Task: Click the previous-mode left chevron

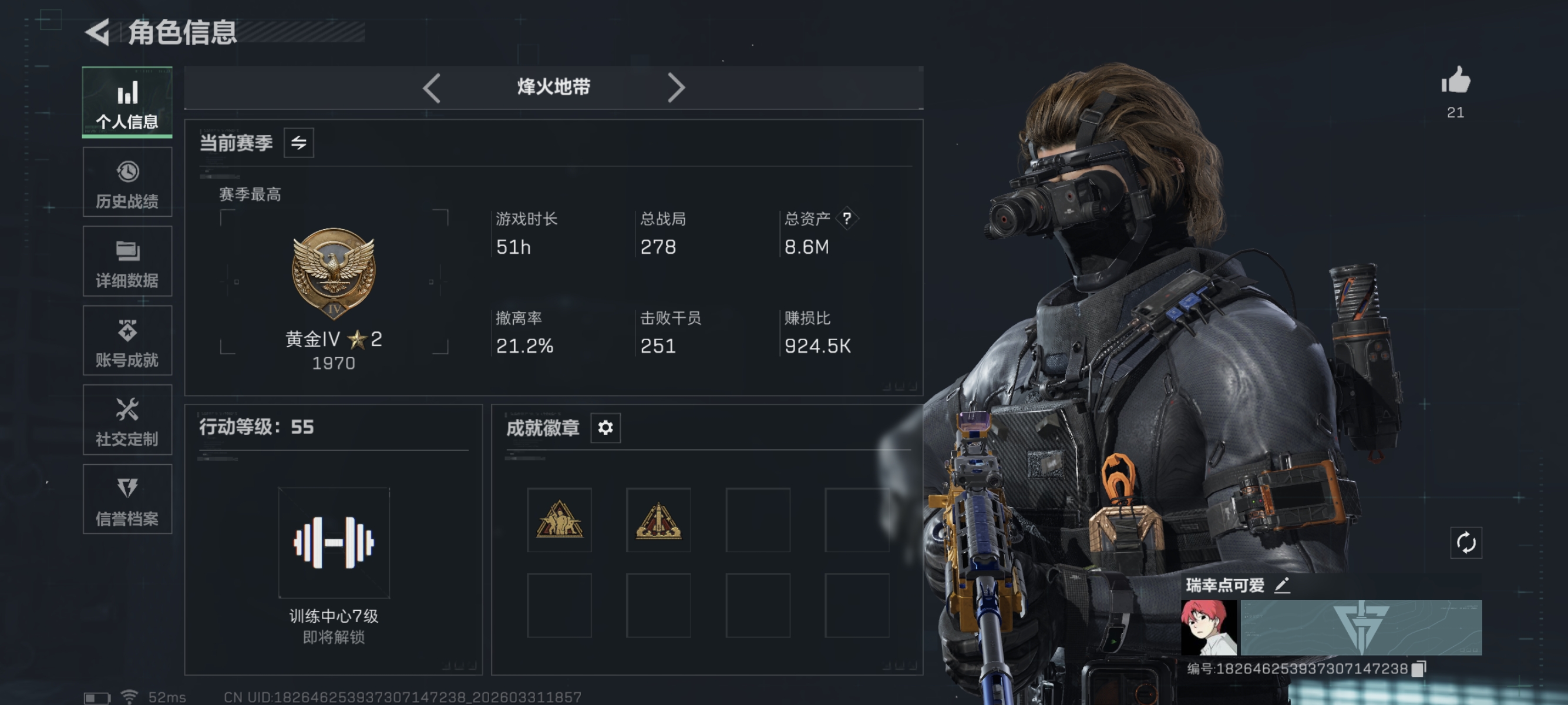Action: pos(432,88)
